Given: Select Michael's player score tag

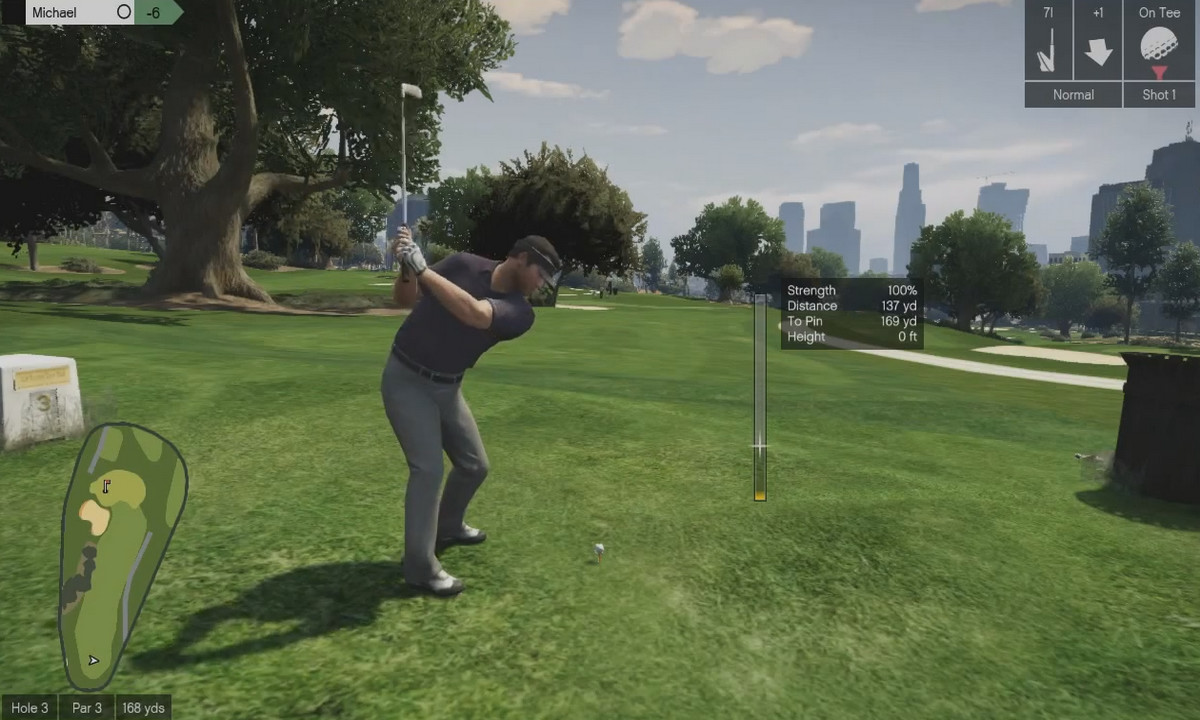Looking at the screenshot, I should point(102,12).
